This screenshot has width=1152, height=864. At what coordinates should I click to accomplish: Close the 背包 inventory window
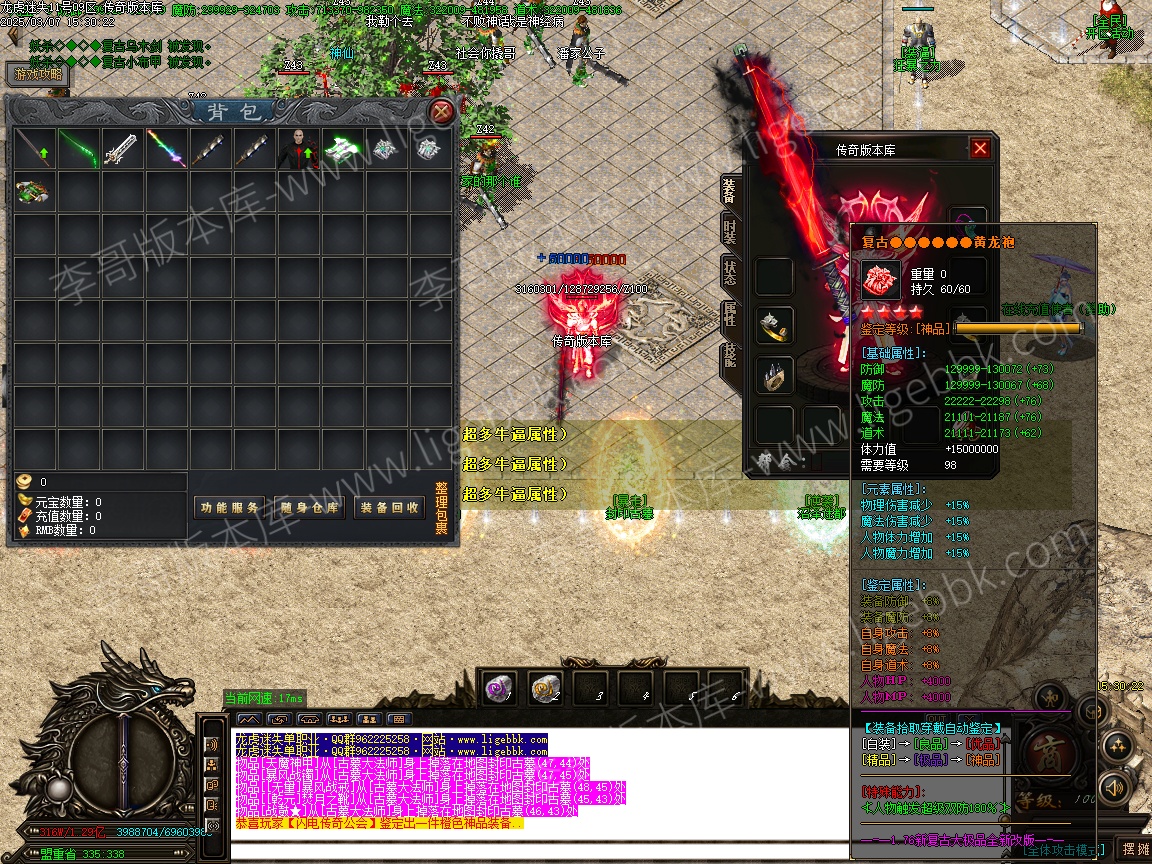pyautogui.click(x=441, y=111)
